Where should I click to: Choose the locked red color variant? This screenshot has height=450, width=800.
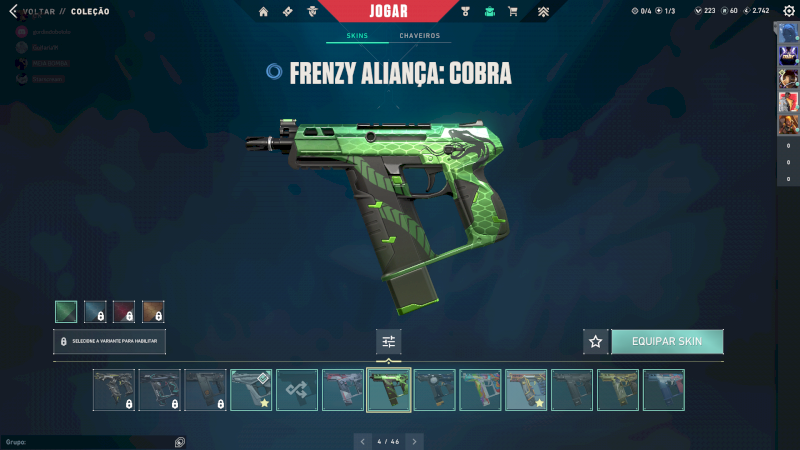point(124,311)
